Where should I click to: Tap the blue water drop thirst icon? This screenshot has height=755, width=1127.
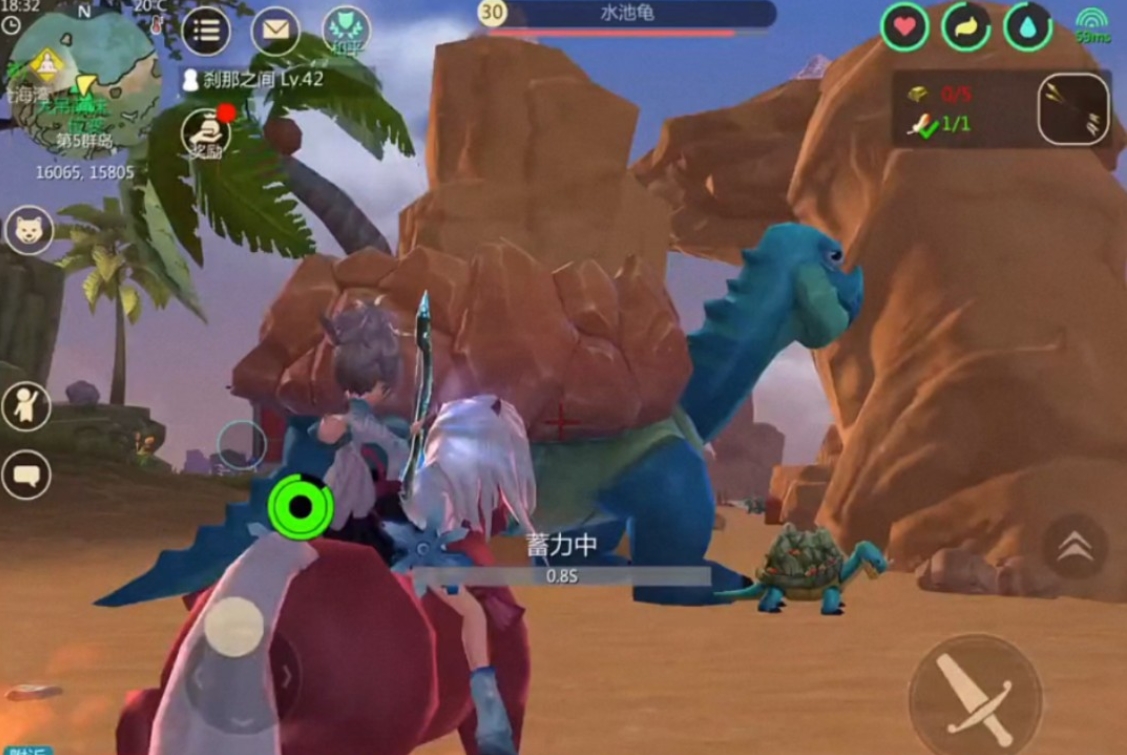pyautogui.click(x=1027, y=28)
